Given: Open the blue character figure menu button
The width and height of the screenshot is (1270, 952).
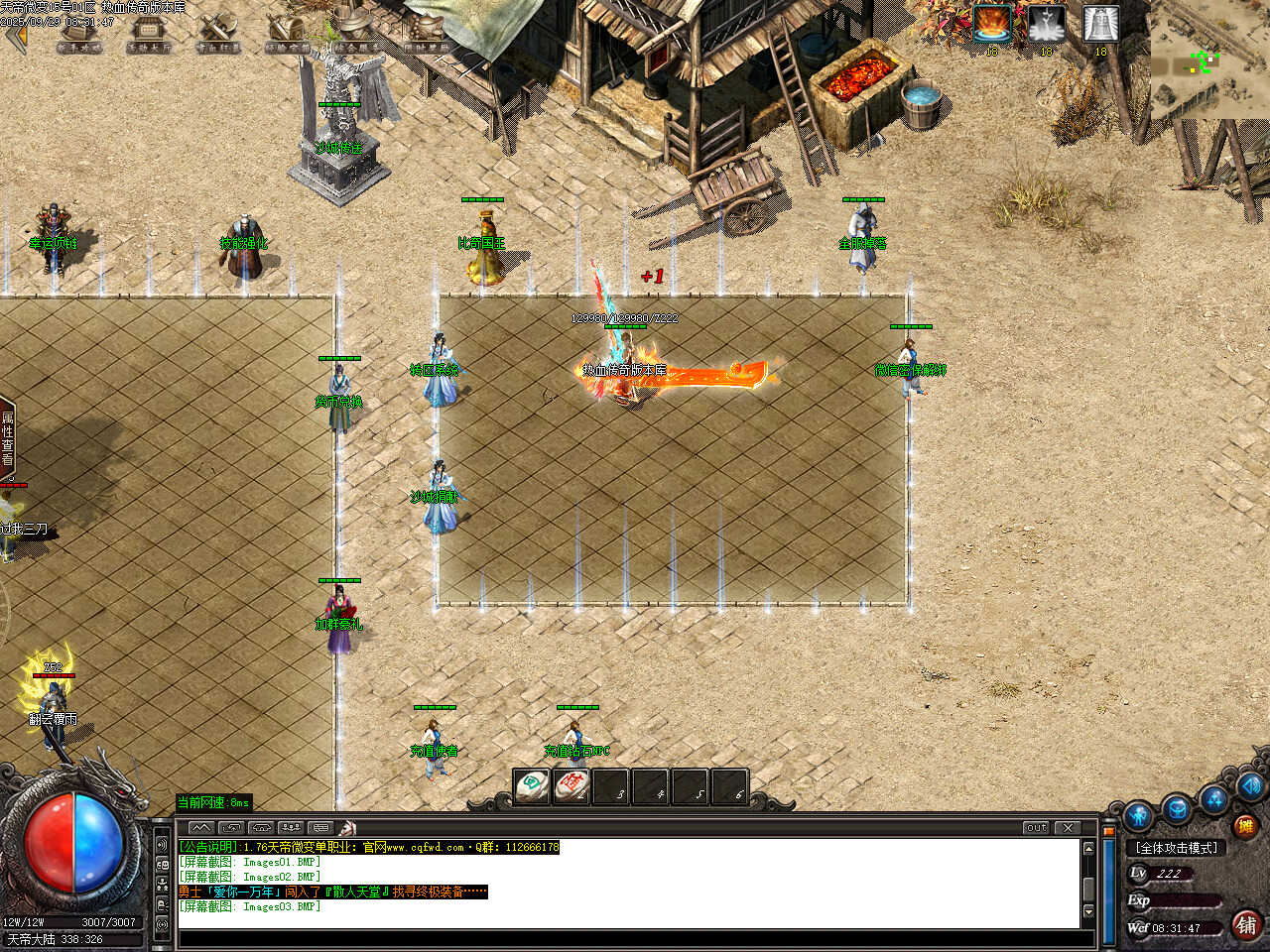Looking at the screenshot, I should coord(1138,816).
